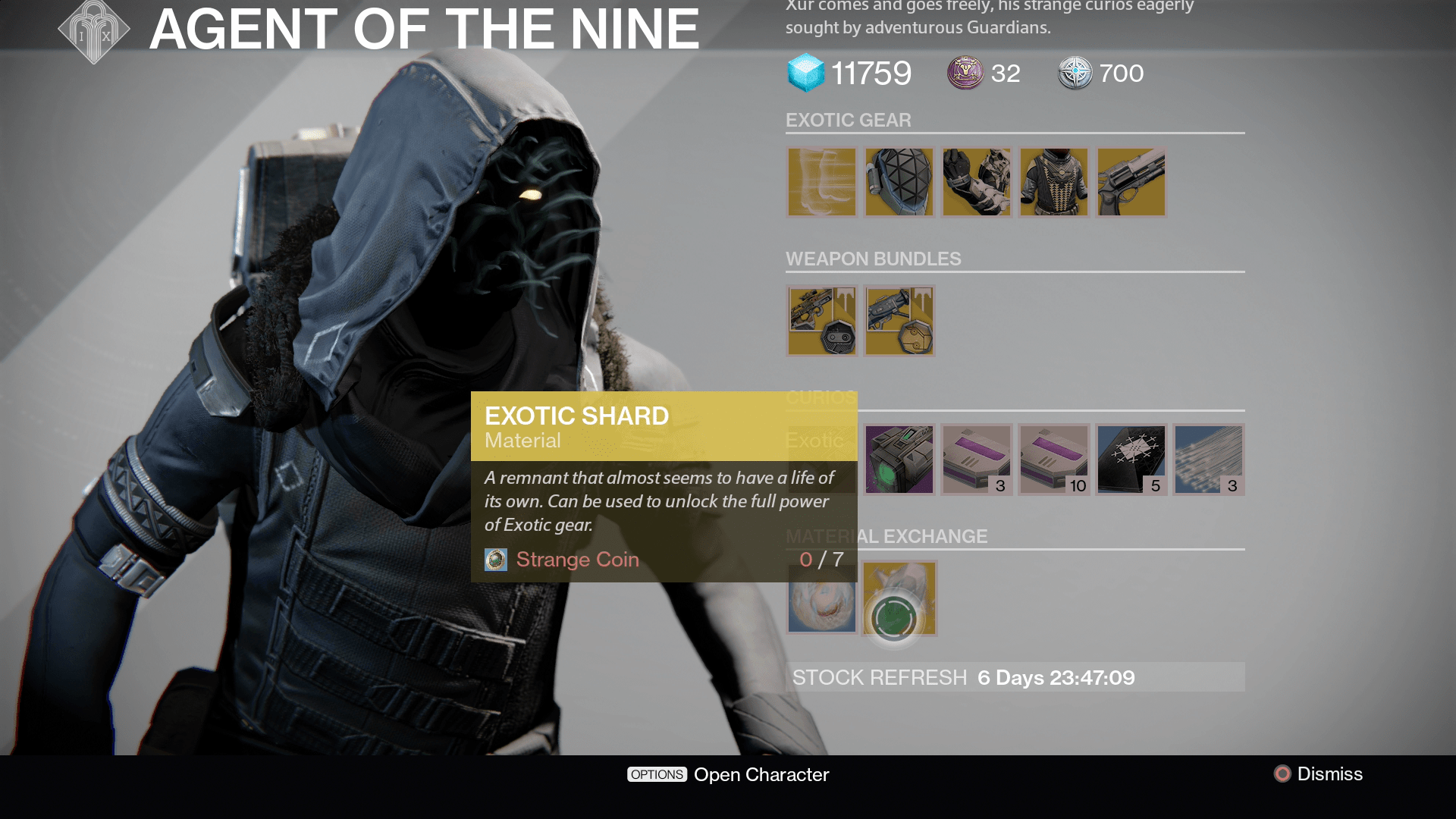Purchase the highlighted Exotic Shard exchange item
The image size is (1456, 819).
899,598
